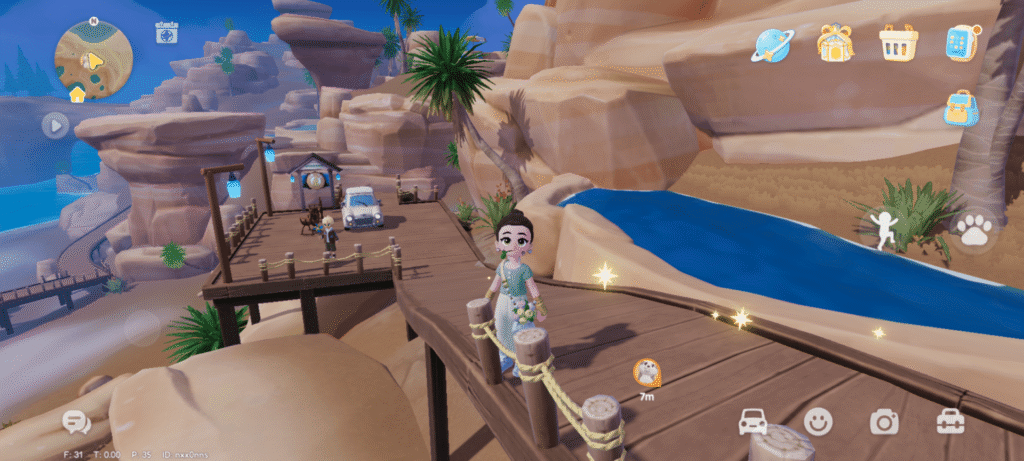Open the shopping basket store
1024x461 pixels.
point(898,43)
